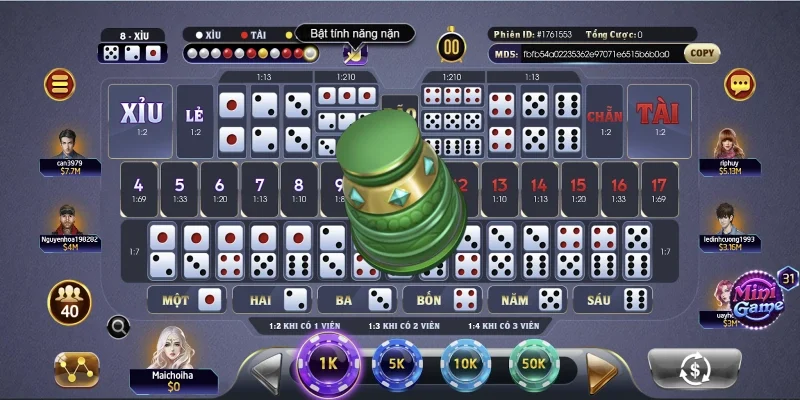800x400 pixels.
Task: Bet on single die SÁU
Action: pos(614,299)
